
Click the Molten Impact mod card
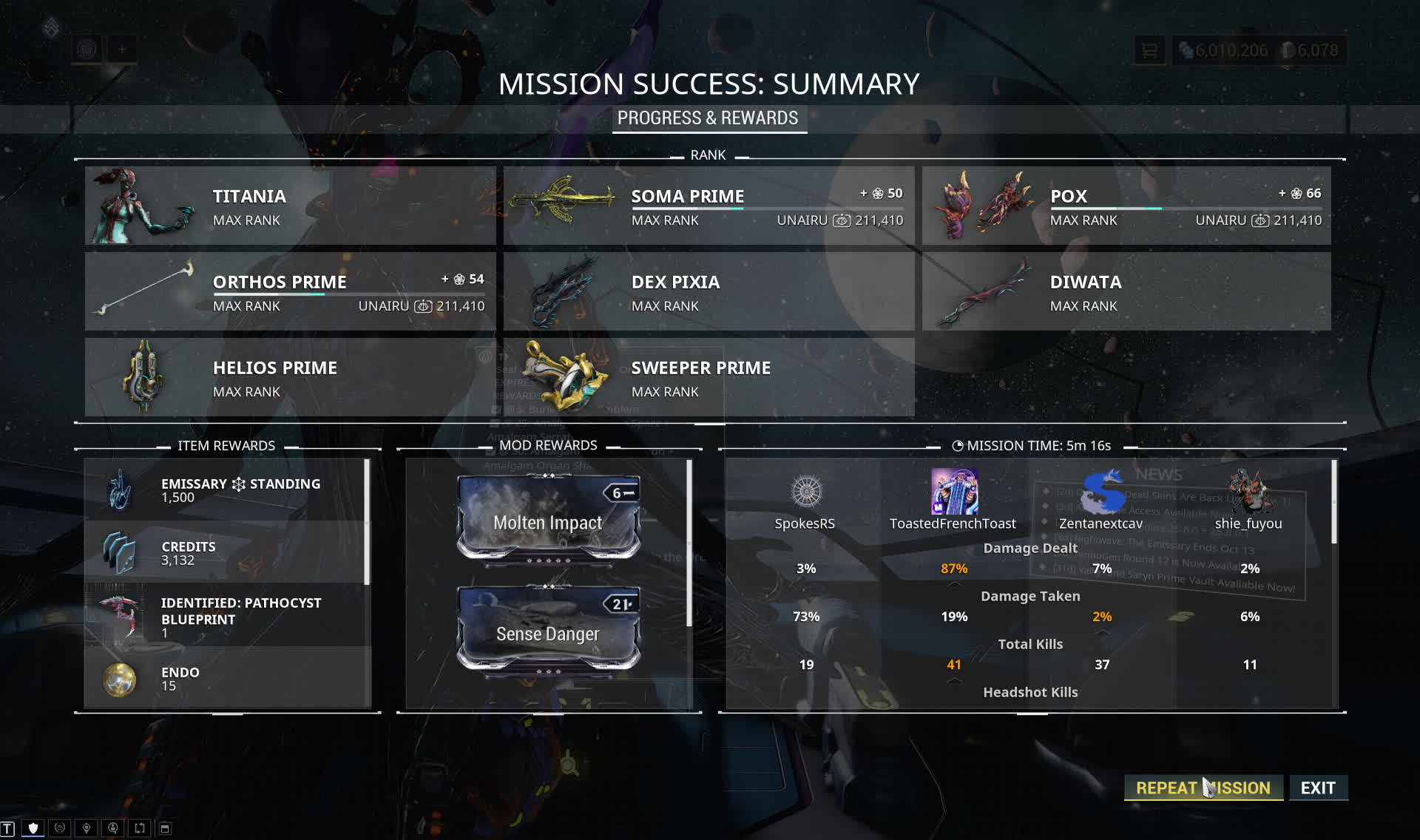pyautogui.click(x=548, y=518)
